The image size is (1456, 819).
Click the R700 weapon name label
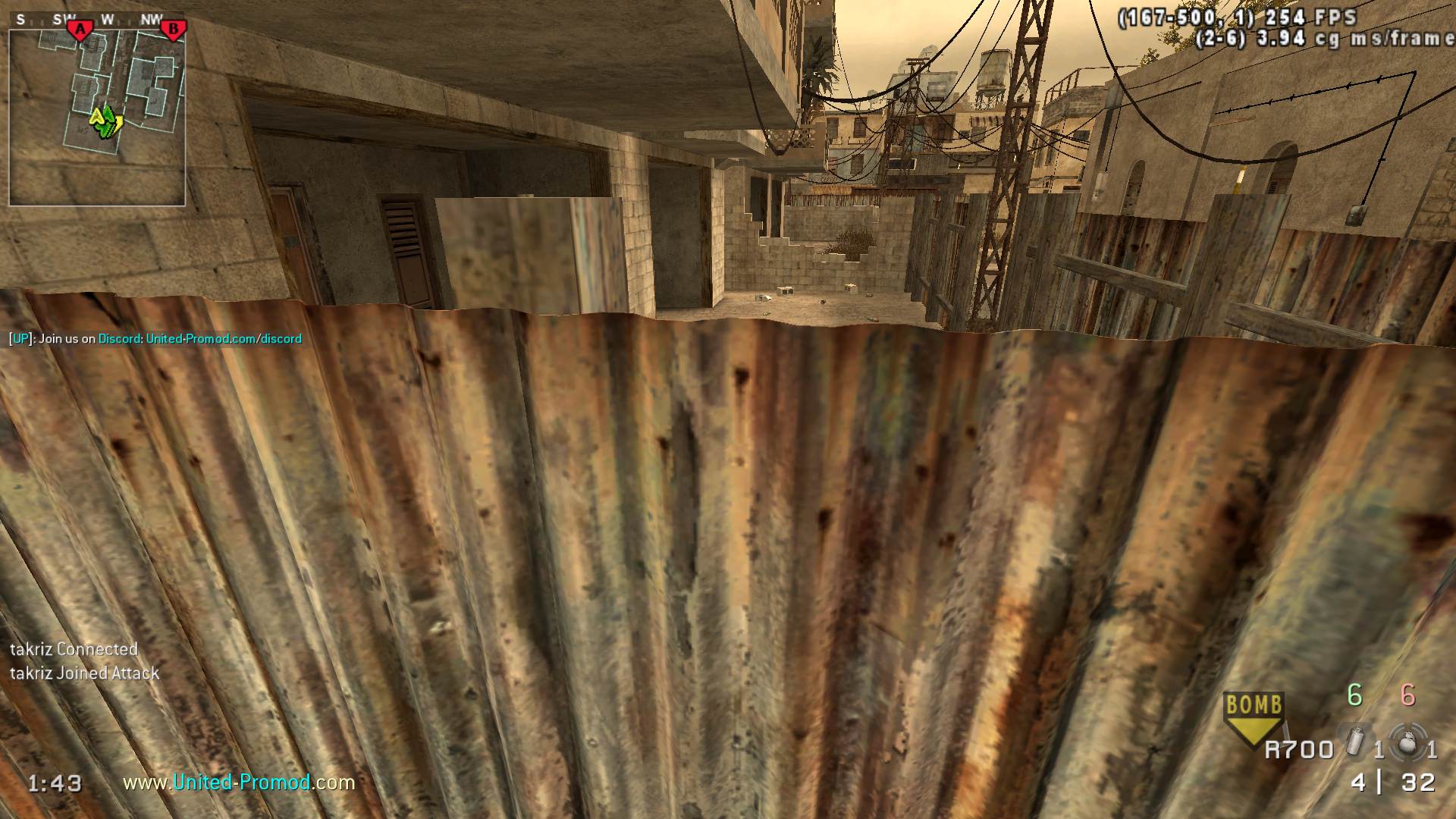pyautogui.click(x=1299, y=750)
